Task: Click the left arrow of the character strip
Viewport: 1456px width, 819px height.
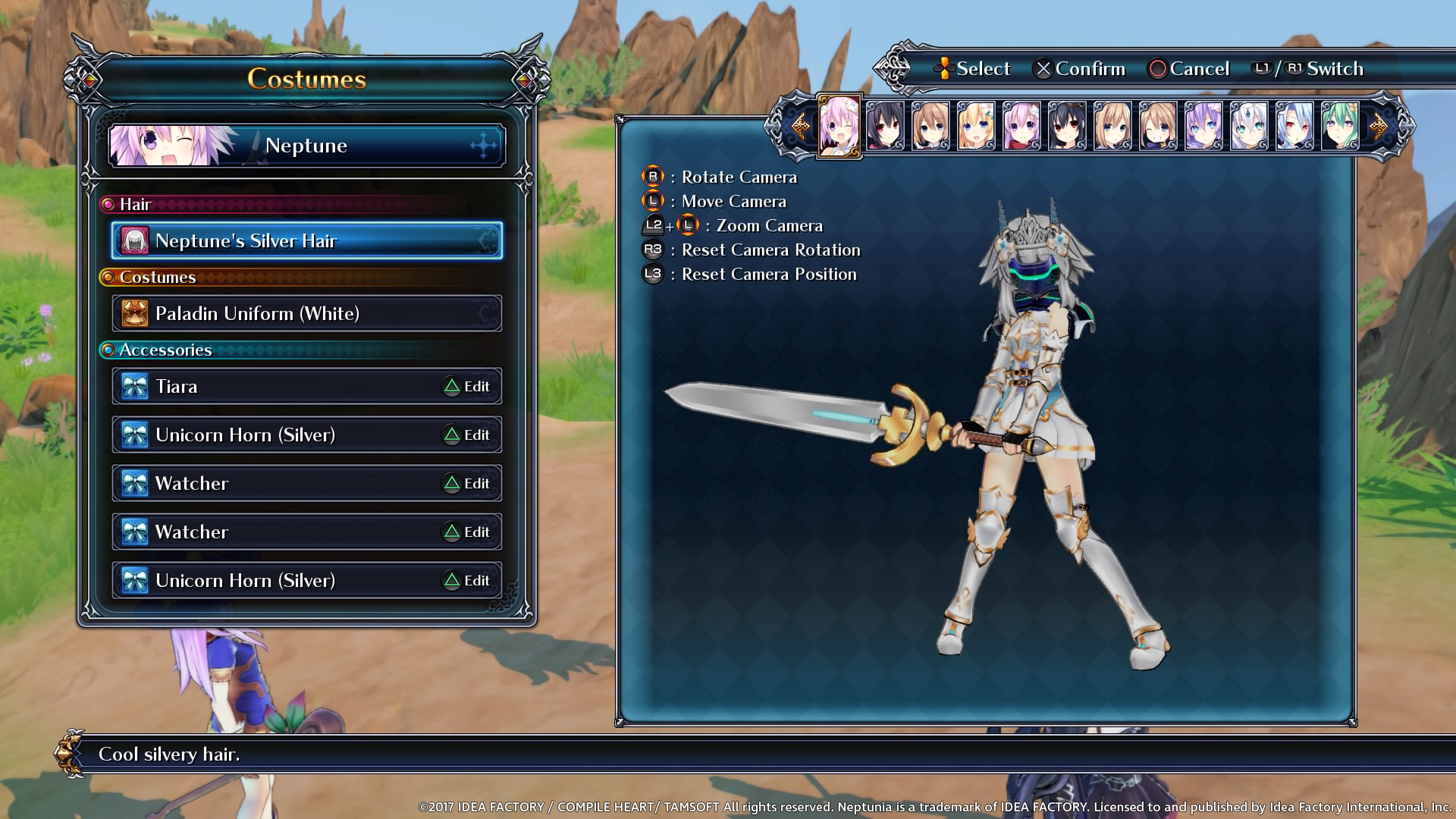Action: [799, 126]
